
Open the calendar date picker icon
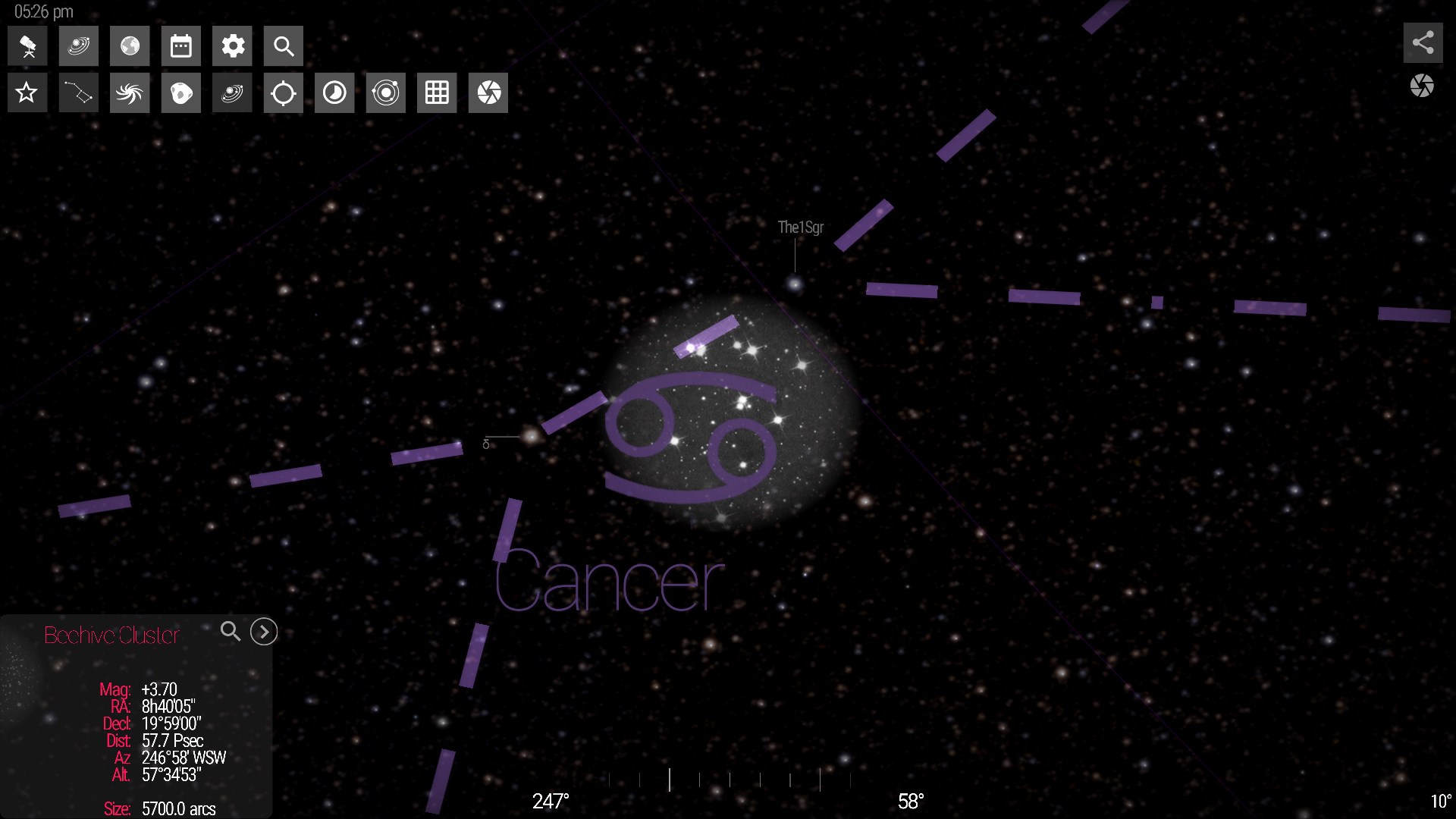pos(180,45)
